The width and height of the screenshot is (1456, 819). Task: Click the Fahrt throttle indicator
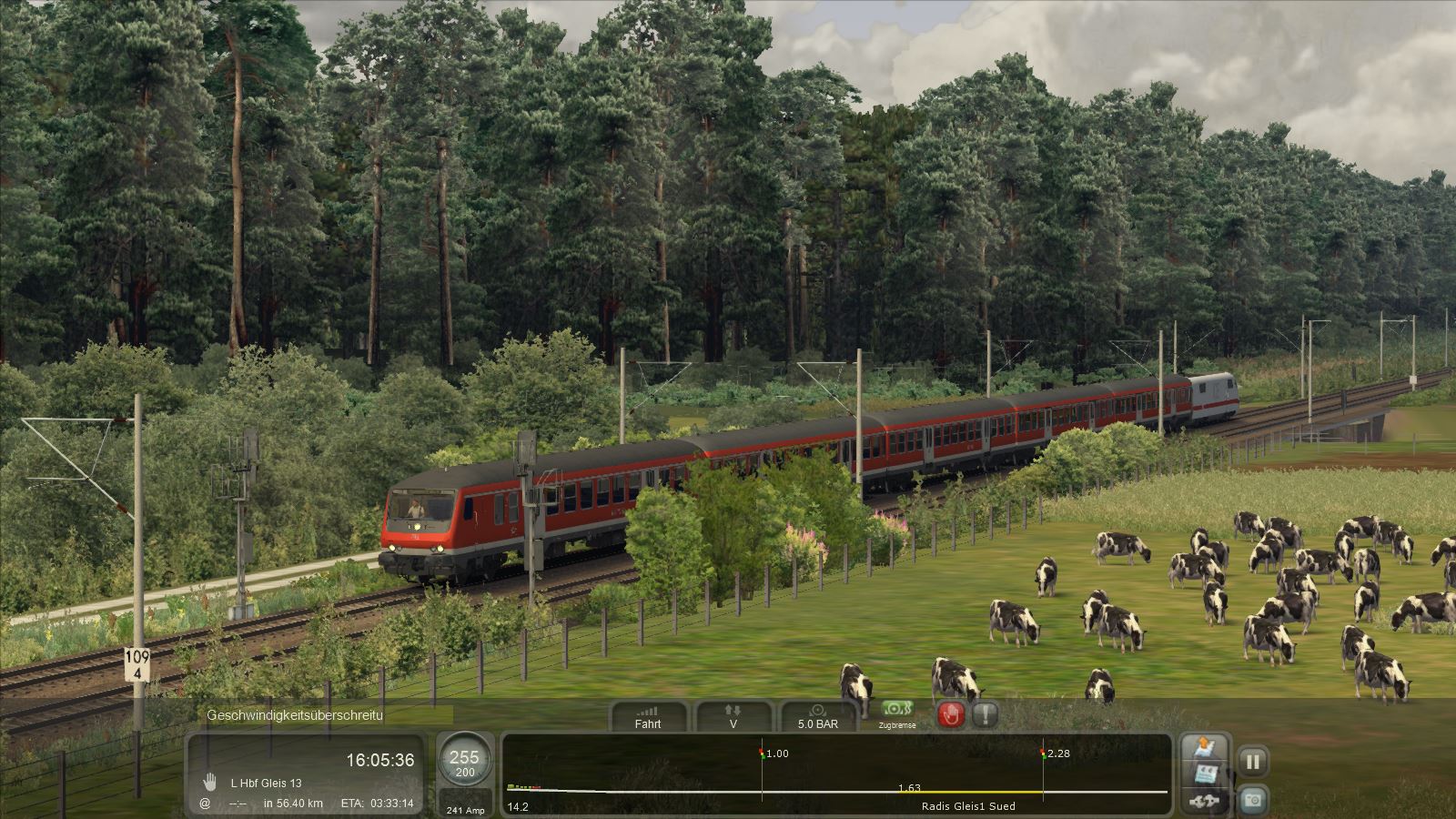(648, 717)
